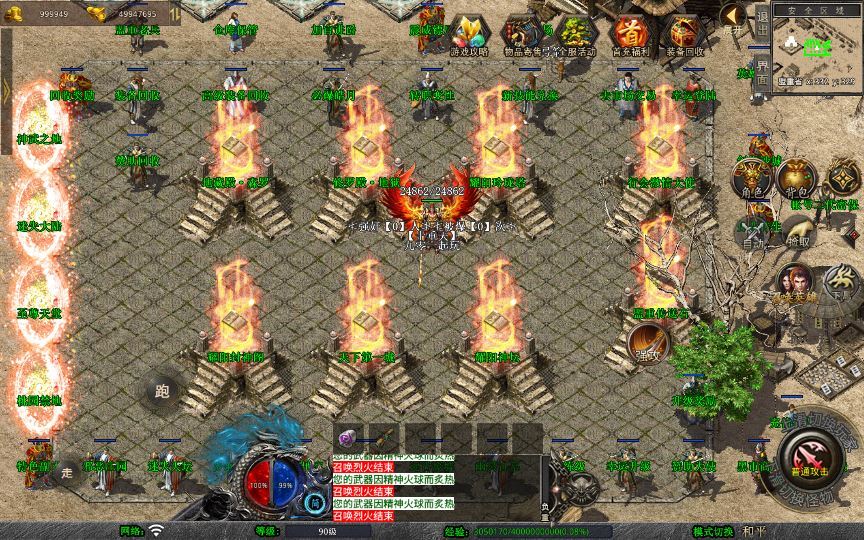This screenshot has height=540, width=864.
Task: Switch movement to 跑 run mode
Action: tap(162, 392)
